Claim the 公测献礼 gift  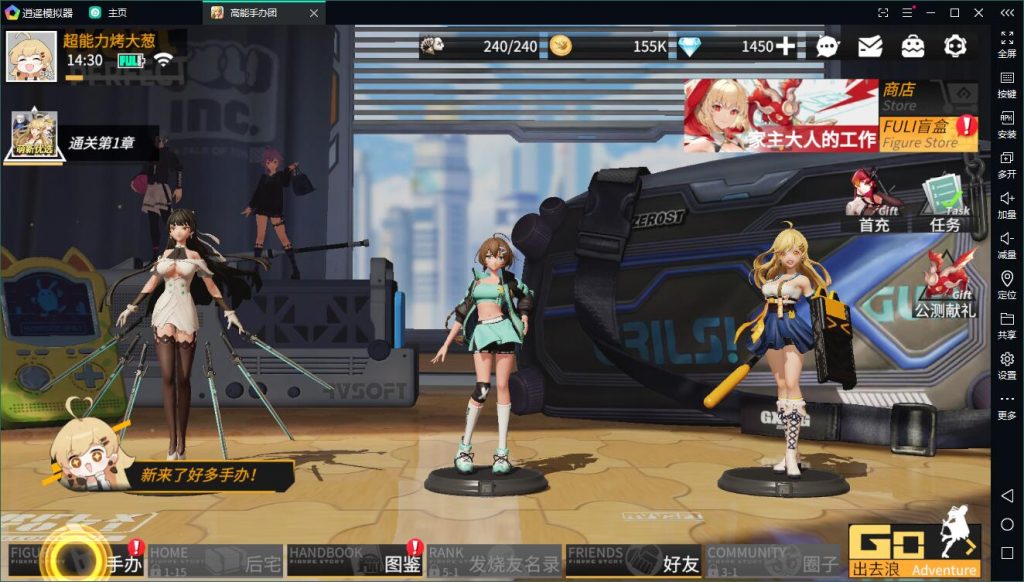pyautogui.click(x=943, y=283)
